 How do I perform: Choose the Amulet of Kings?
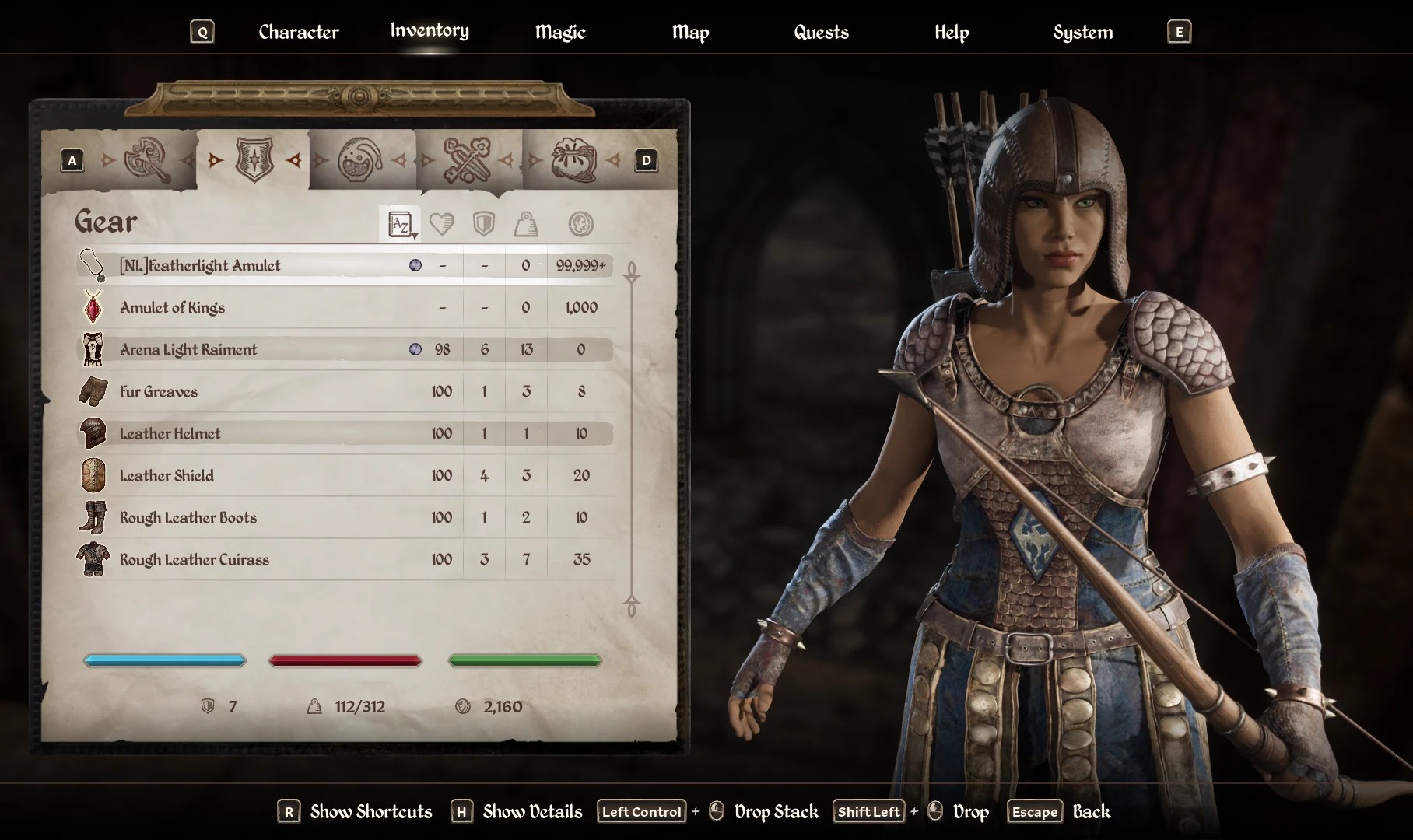pos(172,308)
